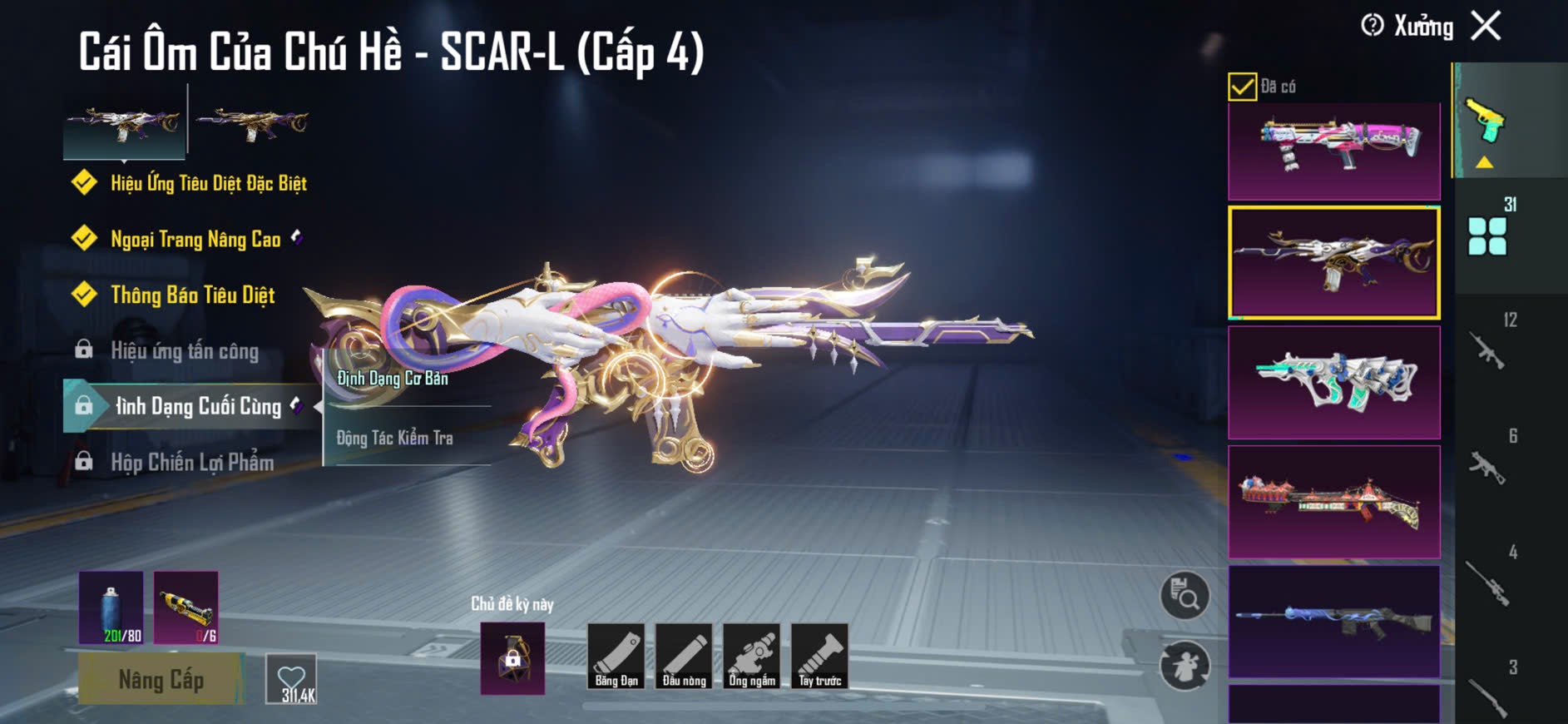Like the skin with the heart button
The width and height of the screenshot is (1568, 724).
[x=292, y=680]
